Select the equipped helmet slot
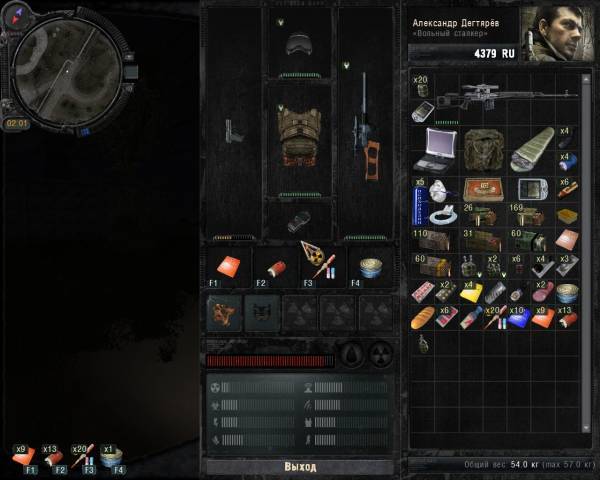This screenshot has height=480, width=600. 299,44
